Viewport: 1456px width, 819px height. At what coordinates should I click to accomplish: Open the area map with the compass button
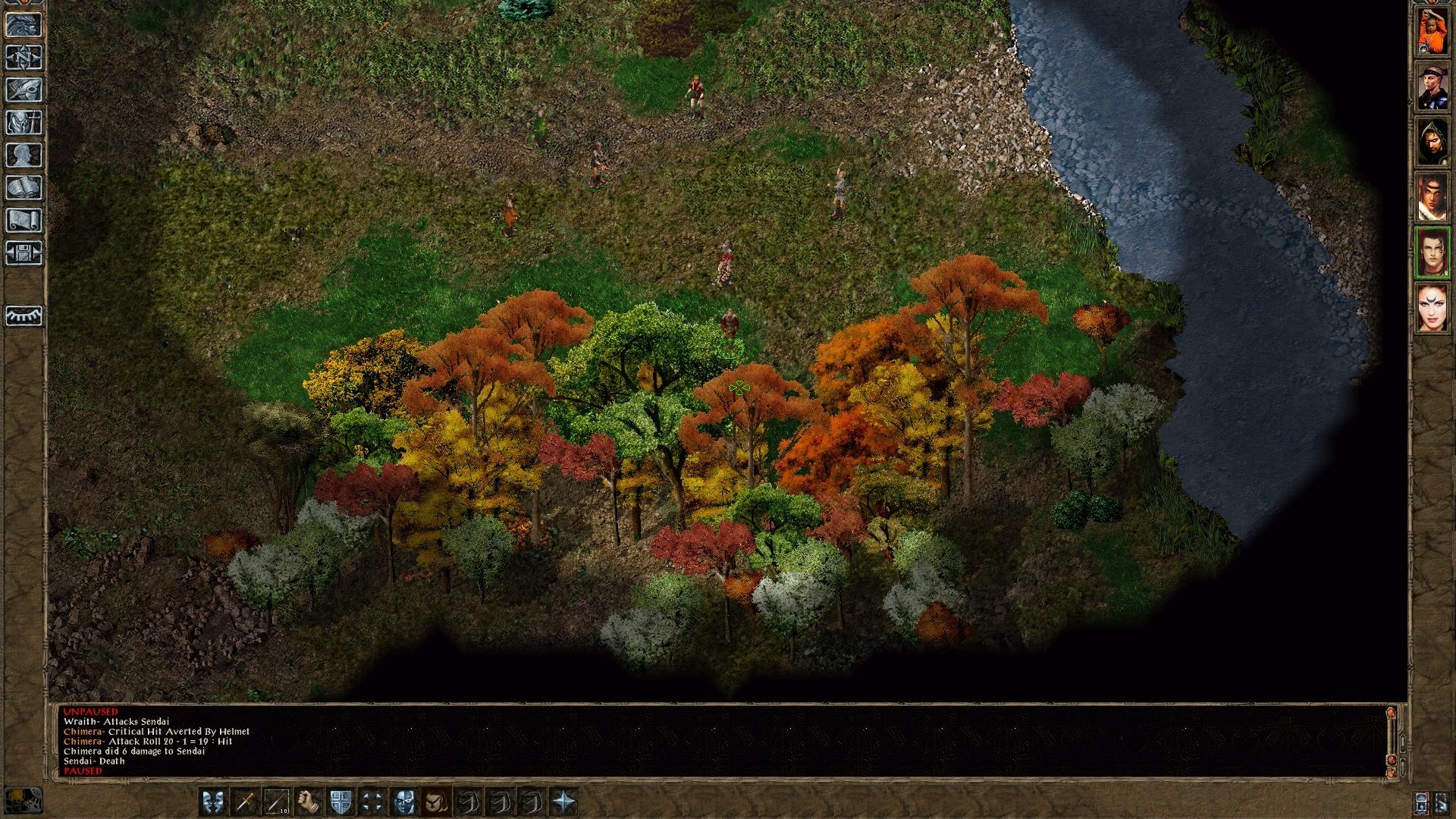pos(24,58)
